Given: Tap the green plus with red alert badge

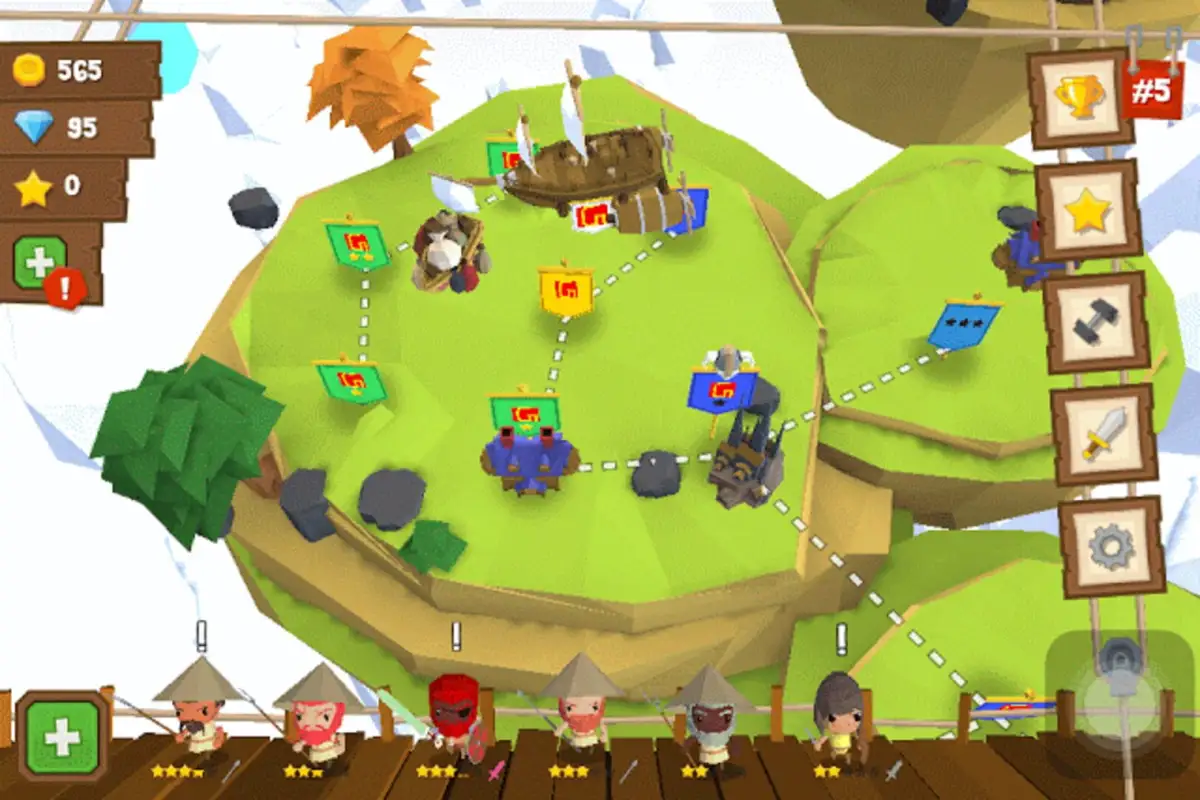Looking at the screenshot, I should pyautogui.click(x=41, y=263).
